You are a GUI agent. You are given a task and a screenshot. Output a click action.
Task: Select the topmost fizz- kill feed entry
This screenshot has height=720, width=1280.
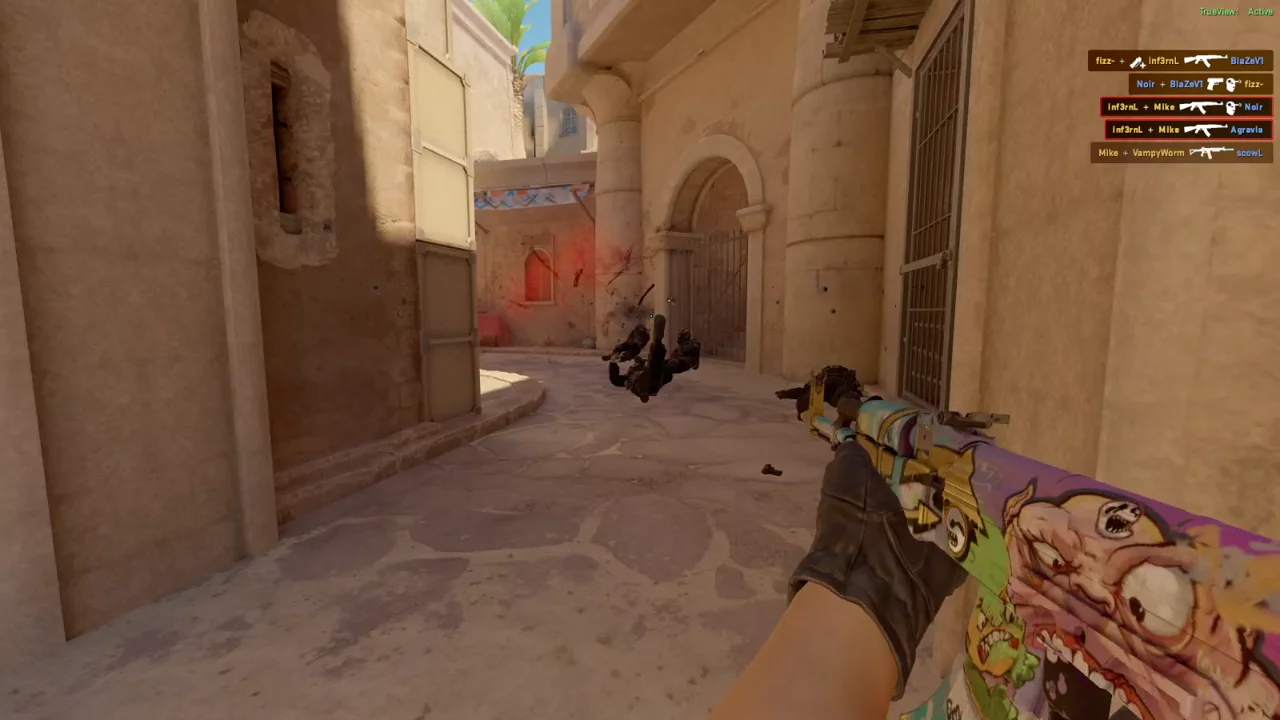tap(1180, 61)
